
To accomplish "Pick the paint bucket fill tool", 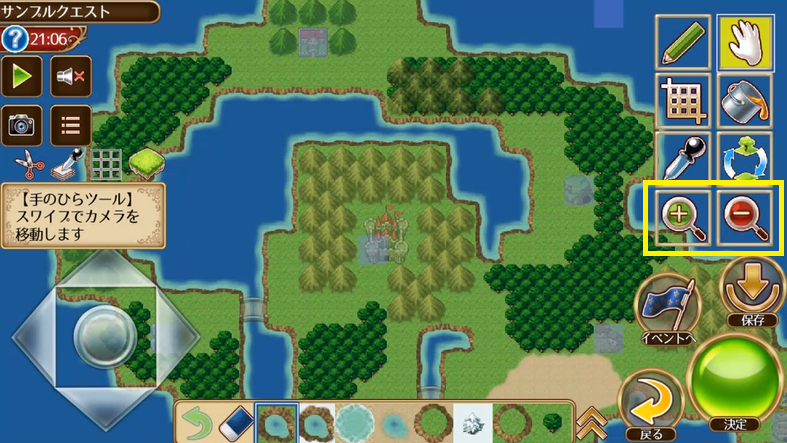I will click(745, 100).
